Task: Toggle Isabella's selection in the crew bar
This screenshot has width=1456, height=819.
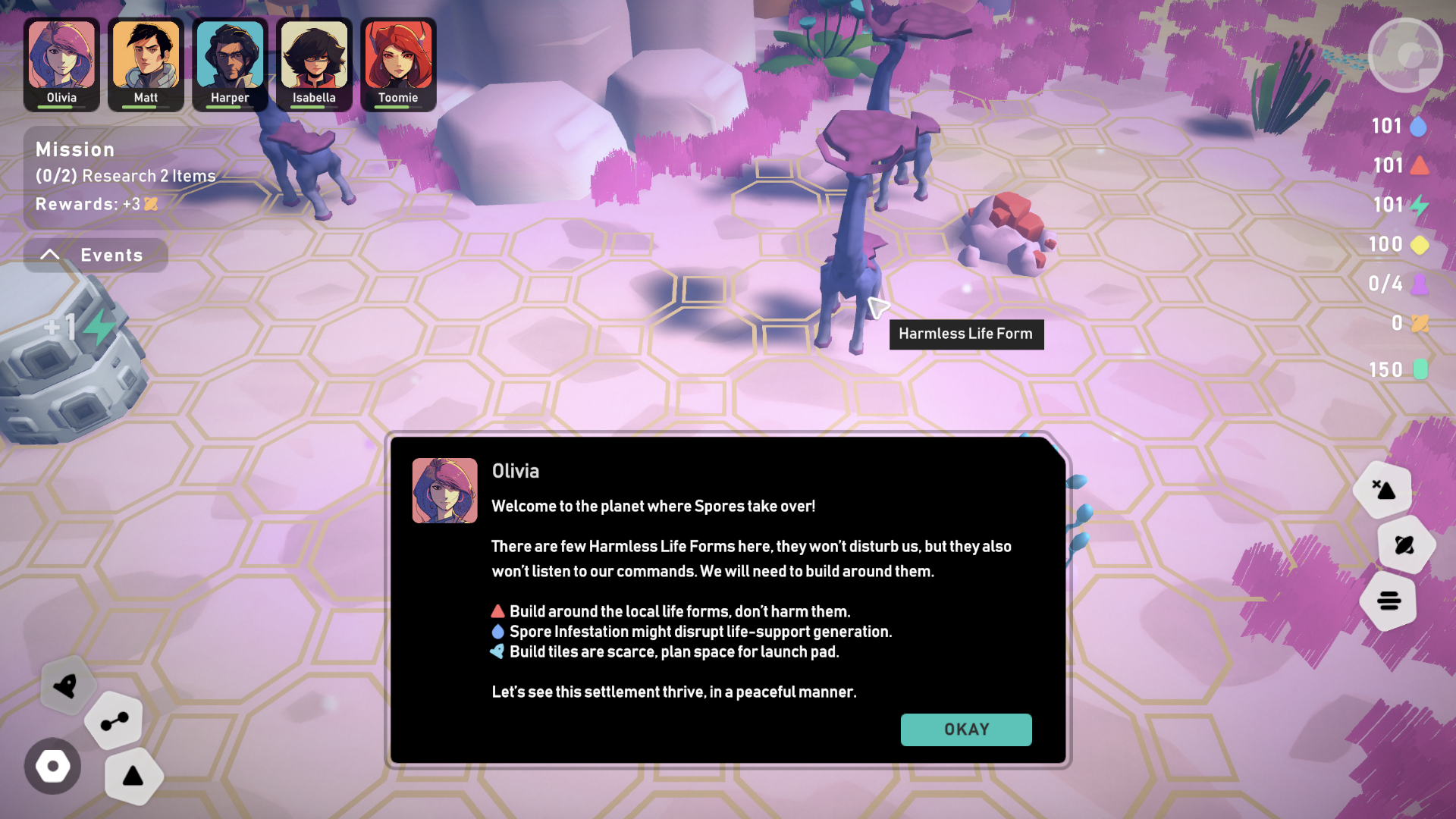Action: 313,57
